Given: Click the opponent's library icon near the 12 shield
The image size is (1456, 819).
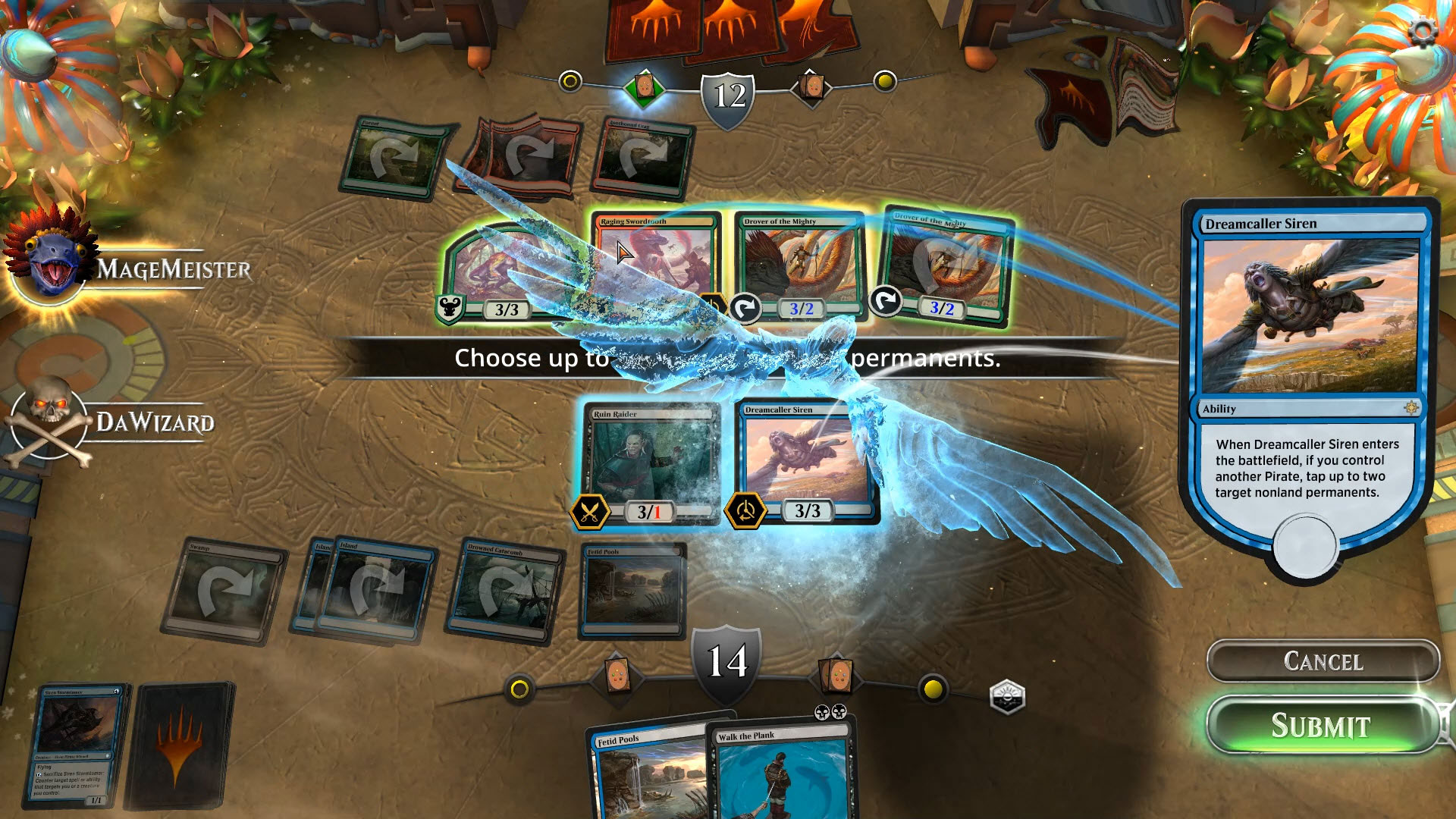Looking at the screenshot, I should click(x=813, y=85).
